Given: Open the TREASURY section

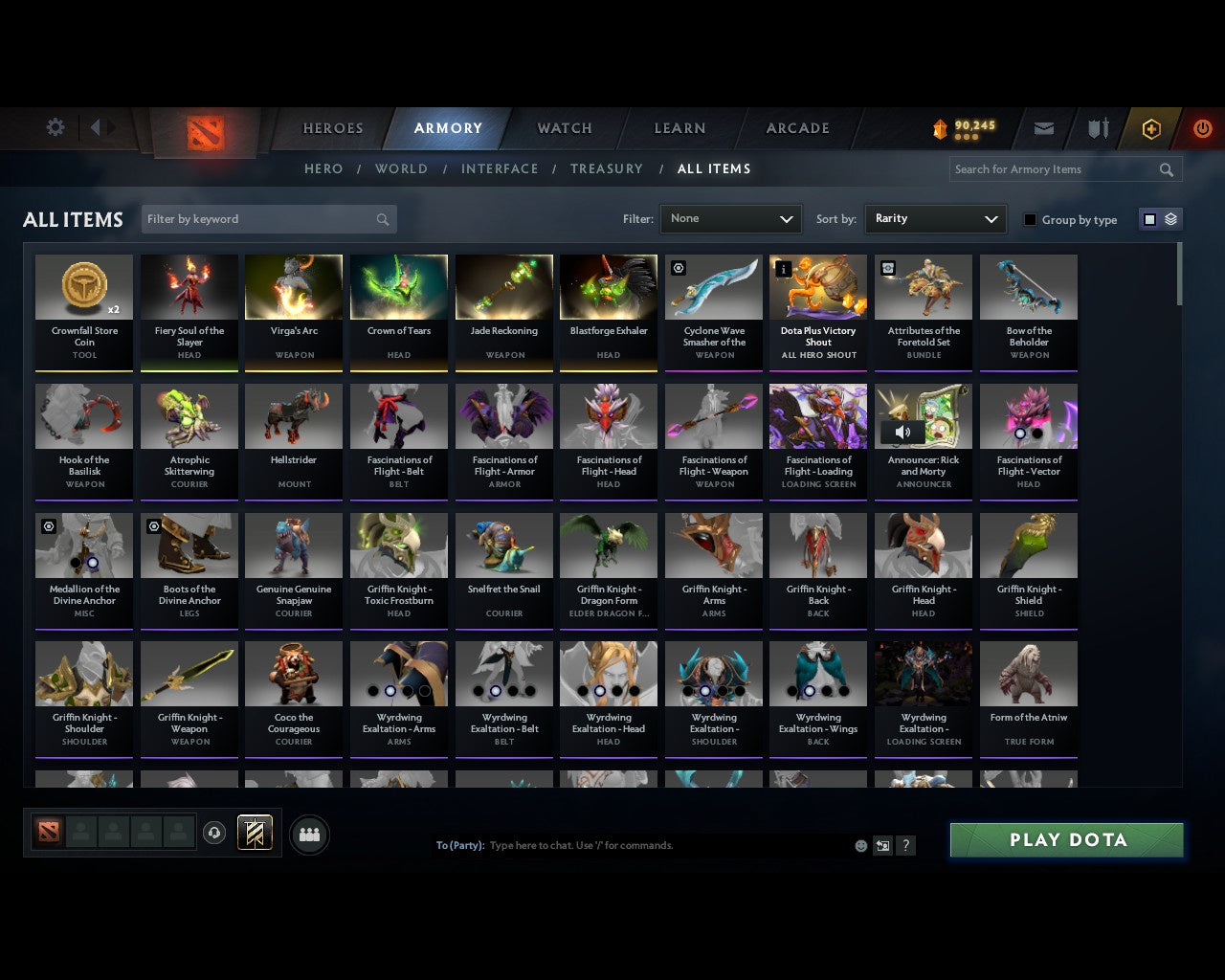Looking at the screenshot, I should click(607, 168).
